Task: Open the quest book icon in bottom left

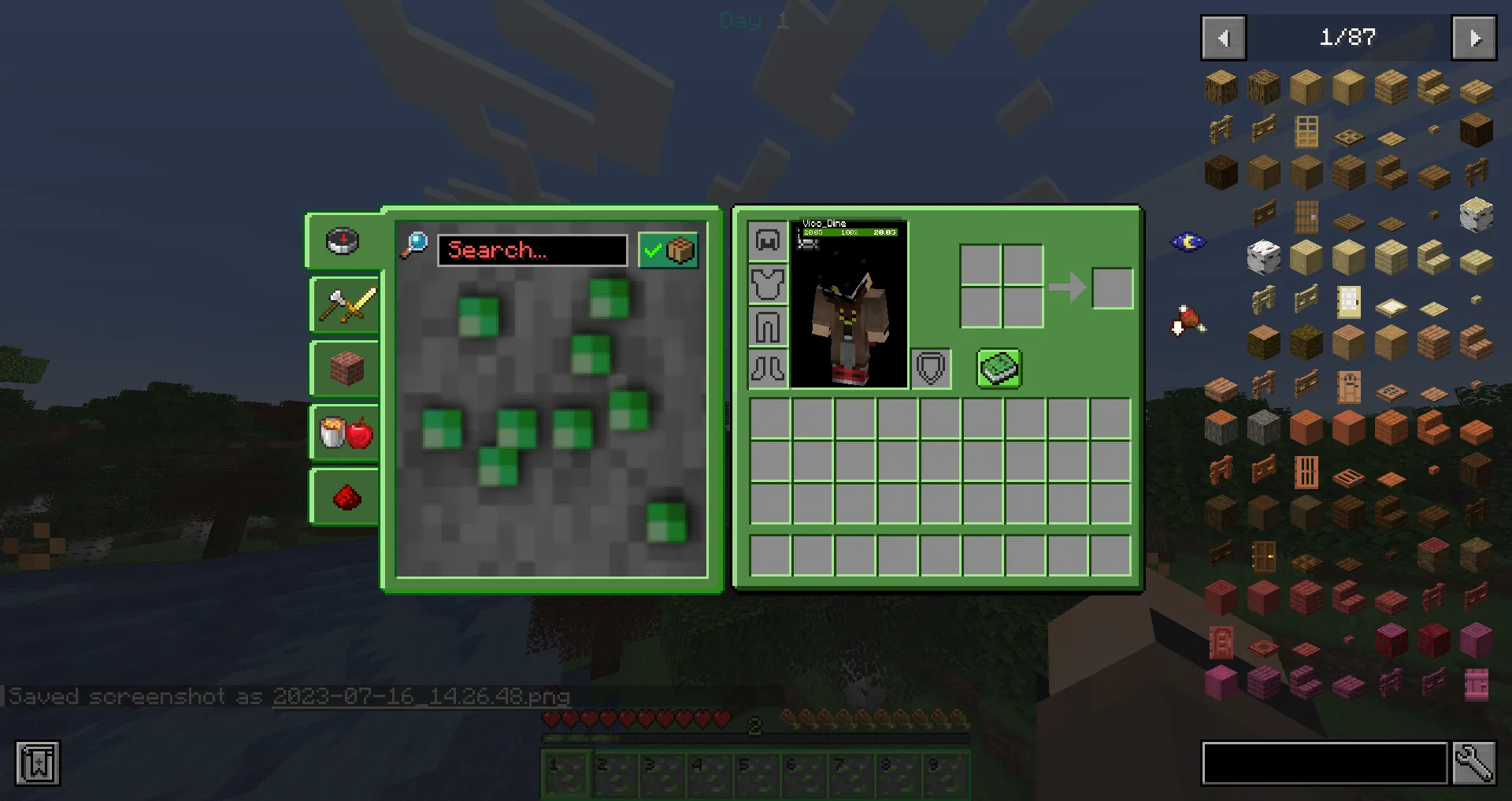Action: 37,762
